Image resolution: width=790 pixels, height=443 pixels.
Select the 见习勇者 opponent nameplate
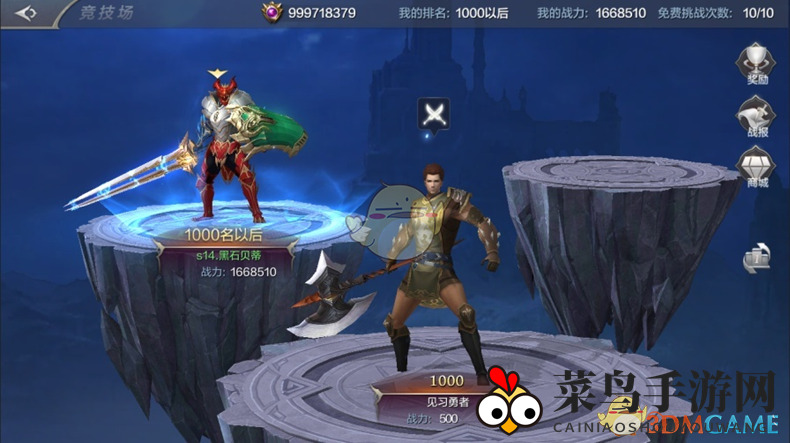click(x=447, y=399)
